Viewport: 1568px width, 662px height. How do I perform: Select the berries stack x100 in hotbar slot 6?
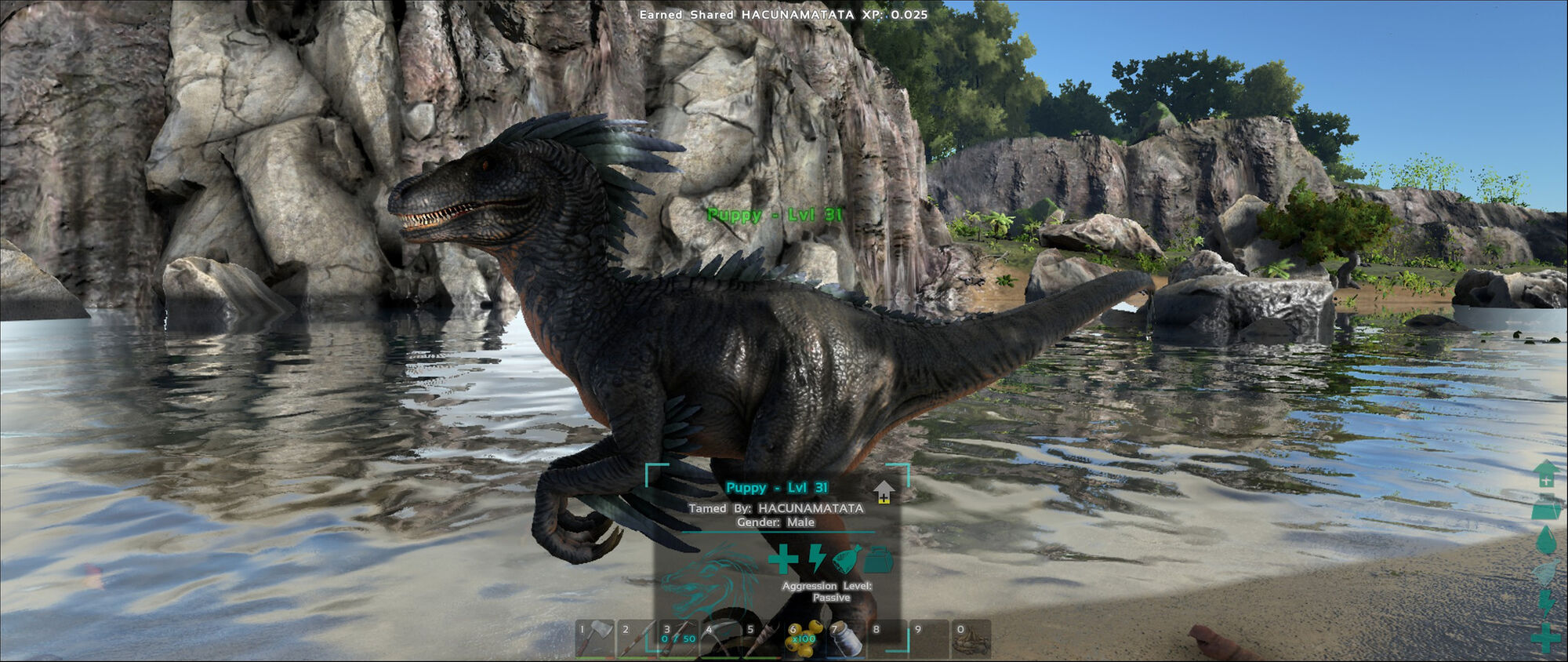tap(801, 638)
